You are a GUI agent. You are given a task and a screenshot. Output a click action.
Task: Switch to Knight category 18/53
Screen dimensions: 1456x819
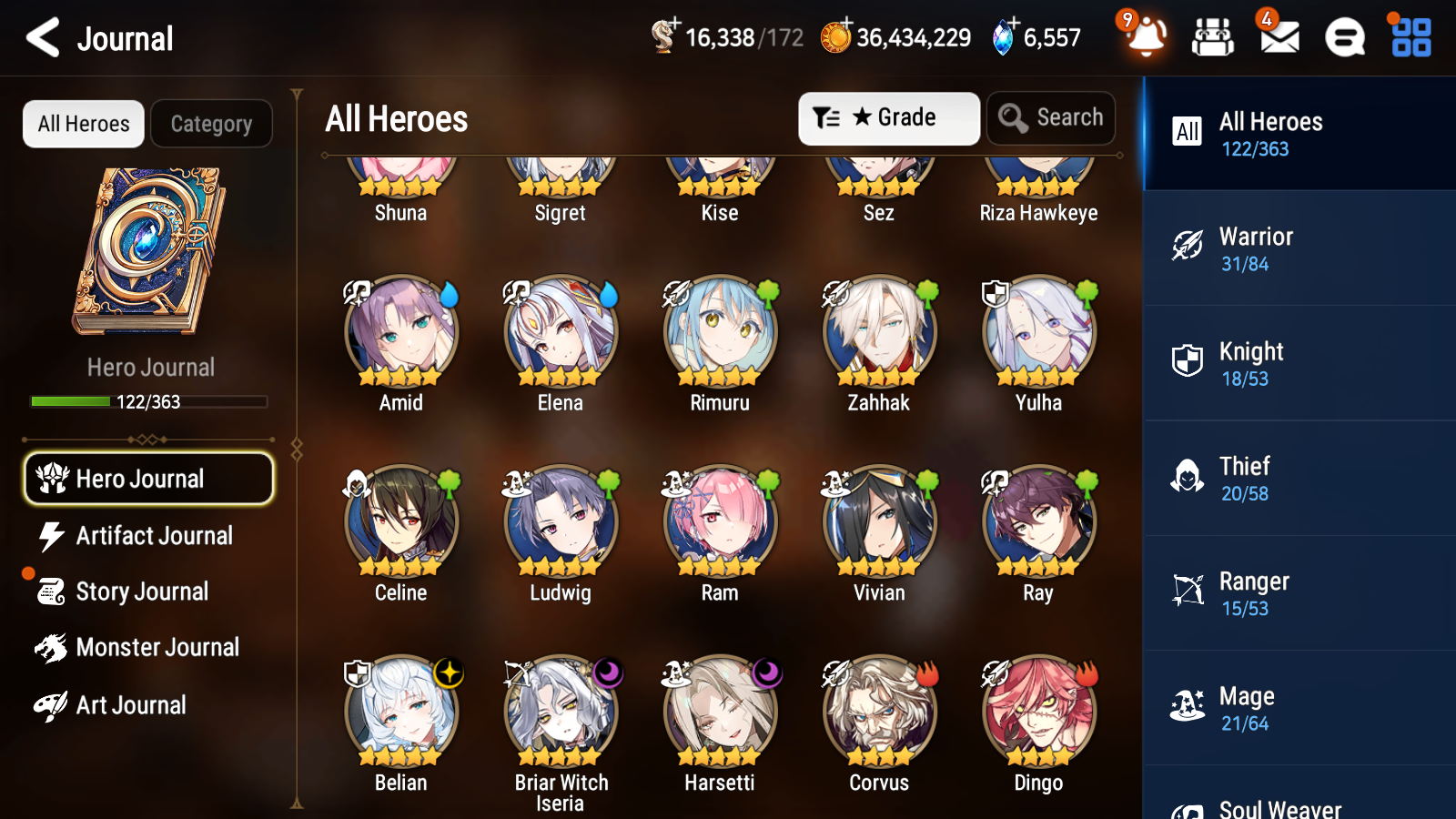[x=1299, y=363]
